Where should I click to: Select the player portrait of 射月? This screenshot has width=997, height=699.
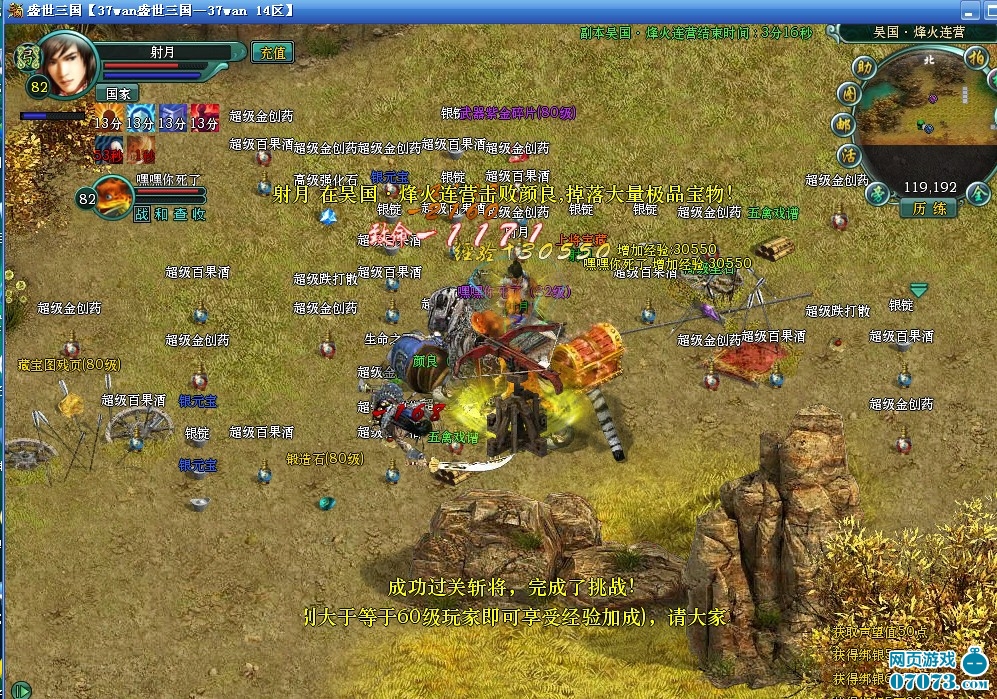tap(68, 64)
